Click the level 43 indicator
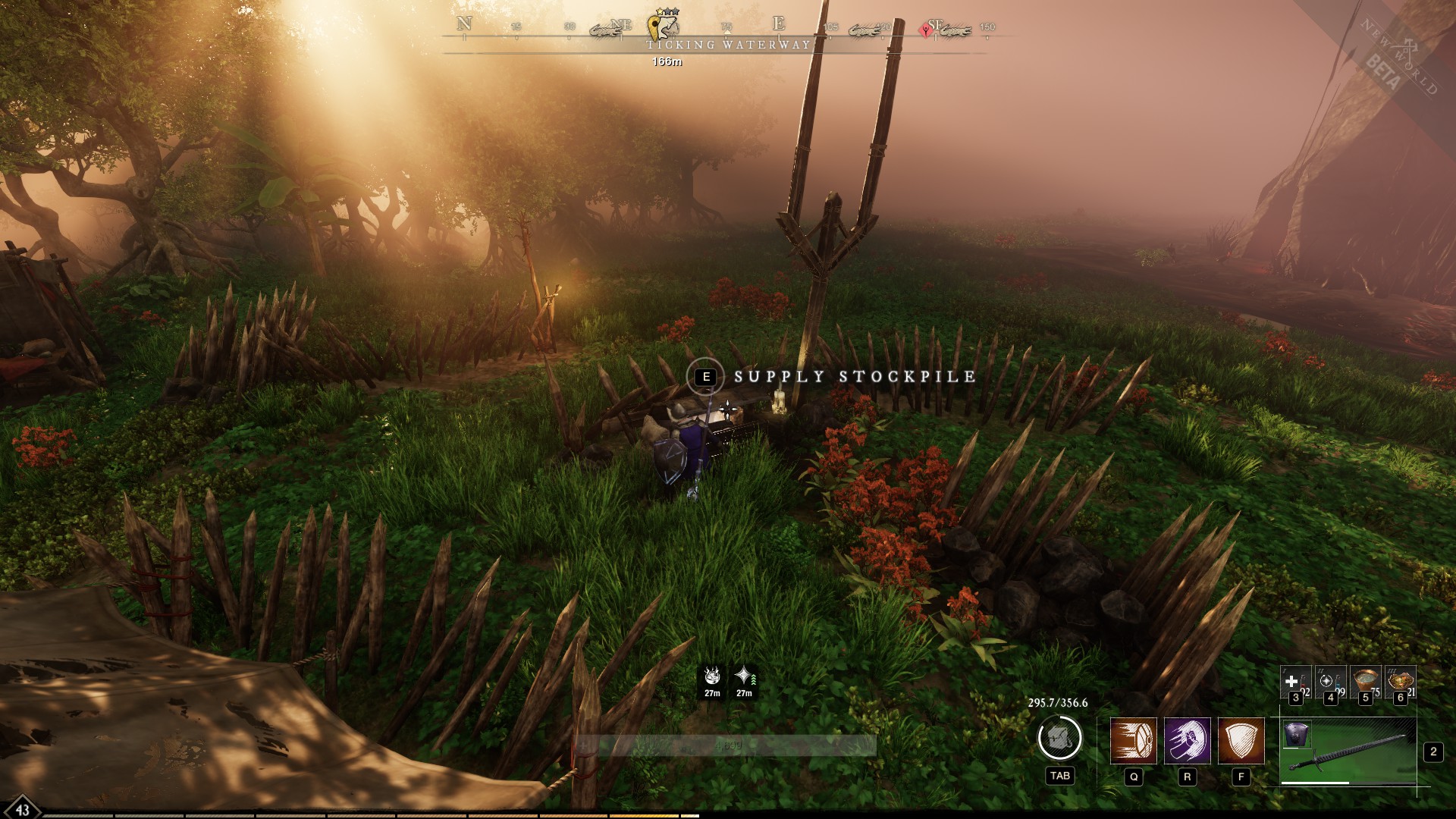The width and height of the screenshot is (1456, 819). [21, 811]
